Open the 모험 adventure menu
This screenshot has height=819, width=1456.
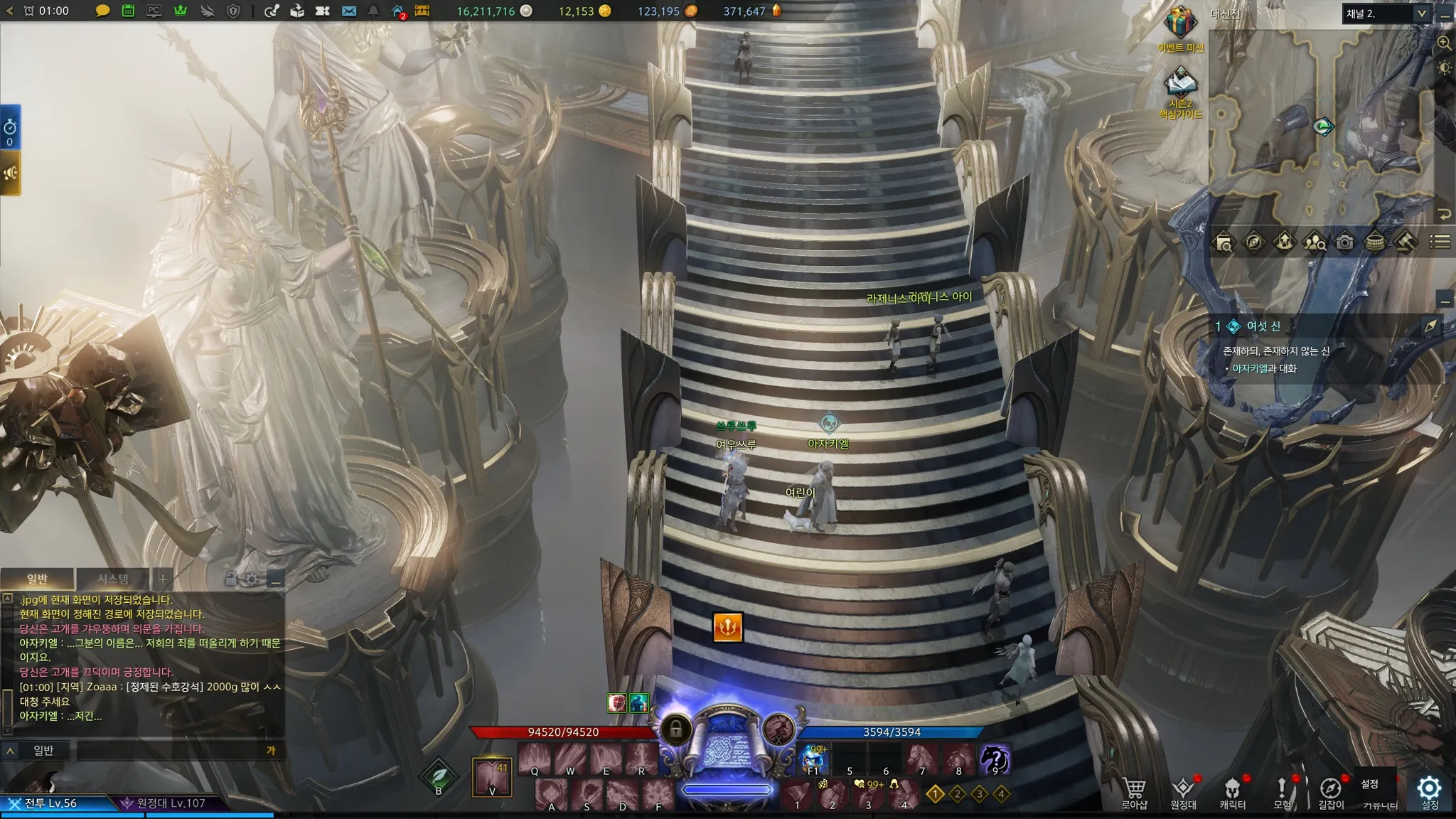coord(1282,791)
